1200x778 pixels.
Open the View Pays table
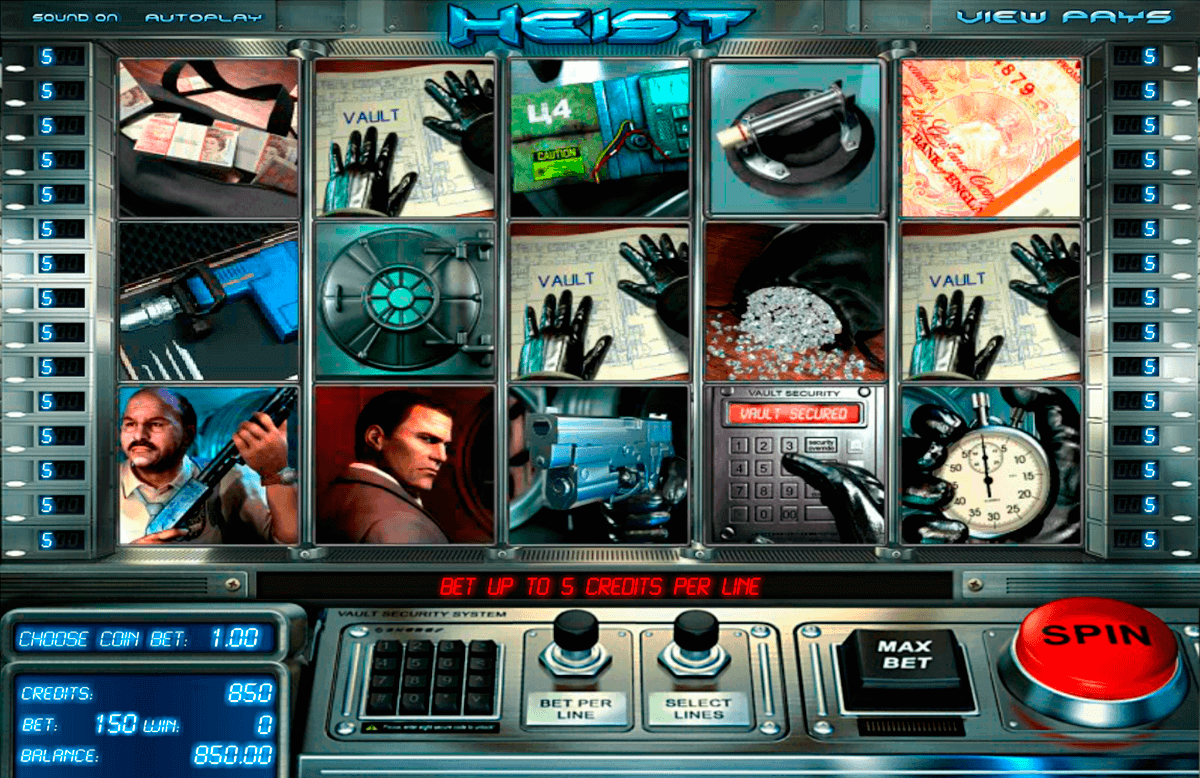point(1063,17)
